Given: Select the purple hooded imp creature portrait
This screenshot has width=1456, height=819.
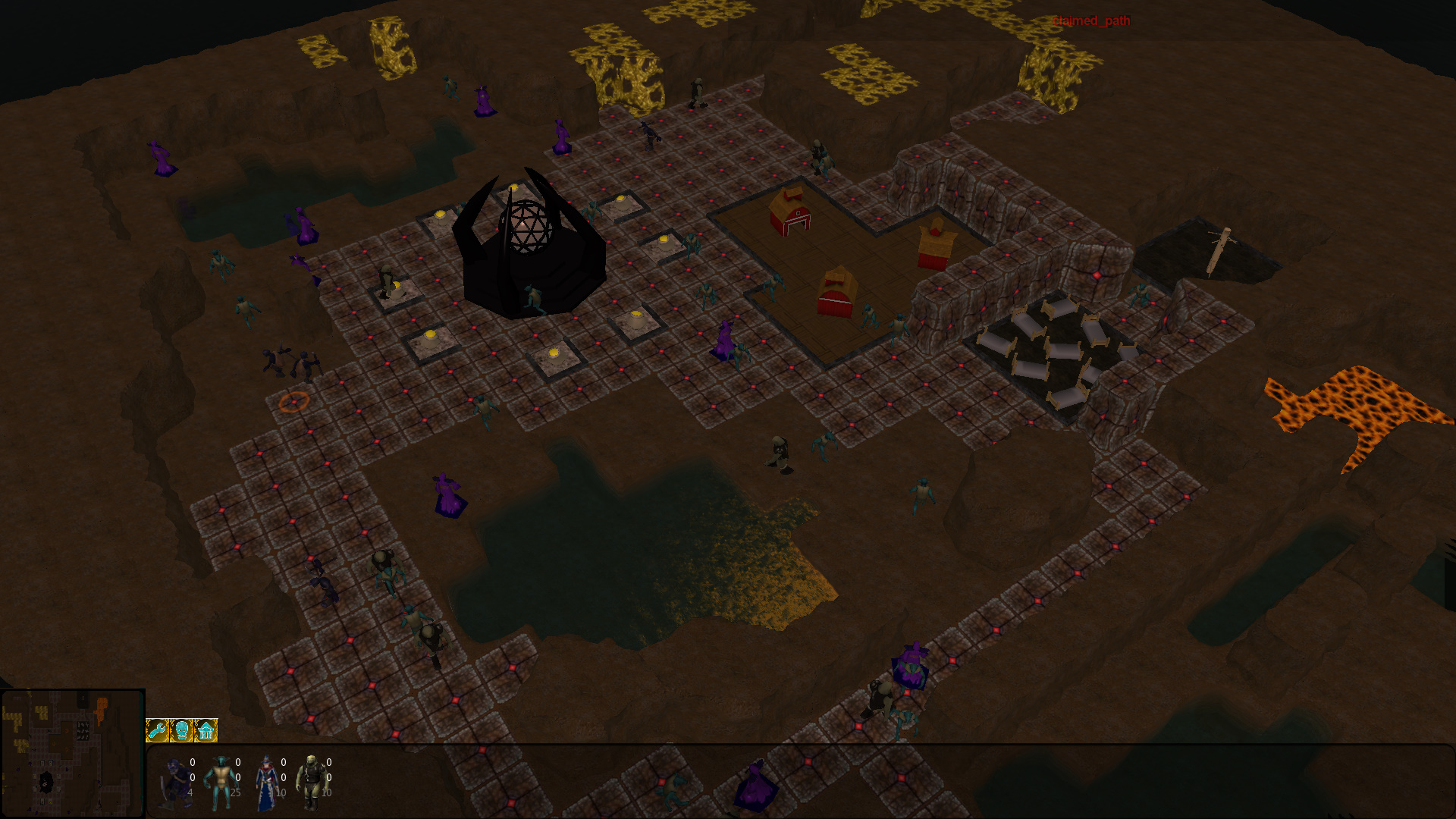Looking at the screenshot, I should click(x=175, y=782).
